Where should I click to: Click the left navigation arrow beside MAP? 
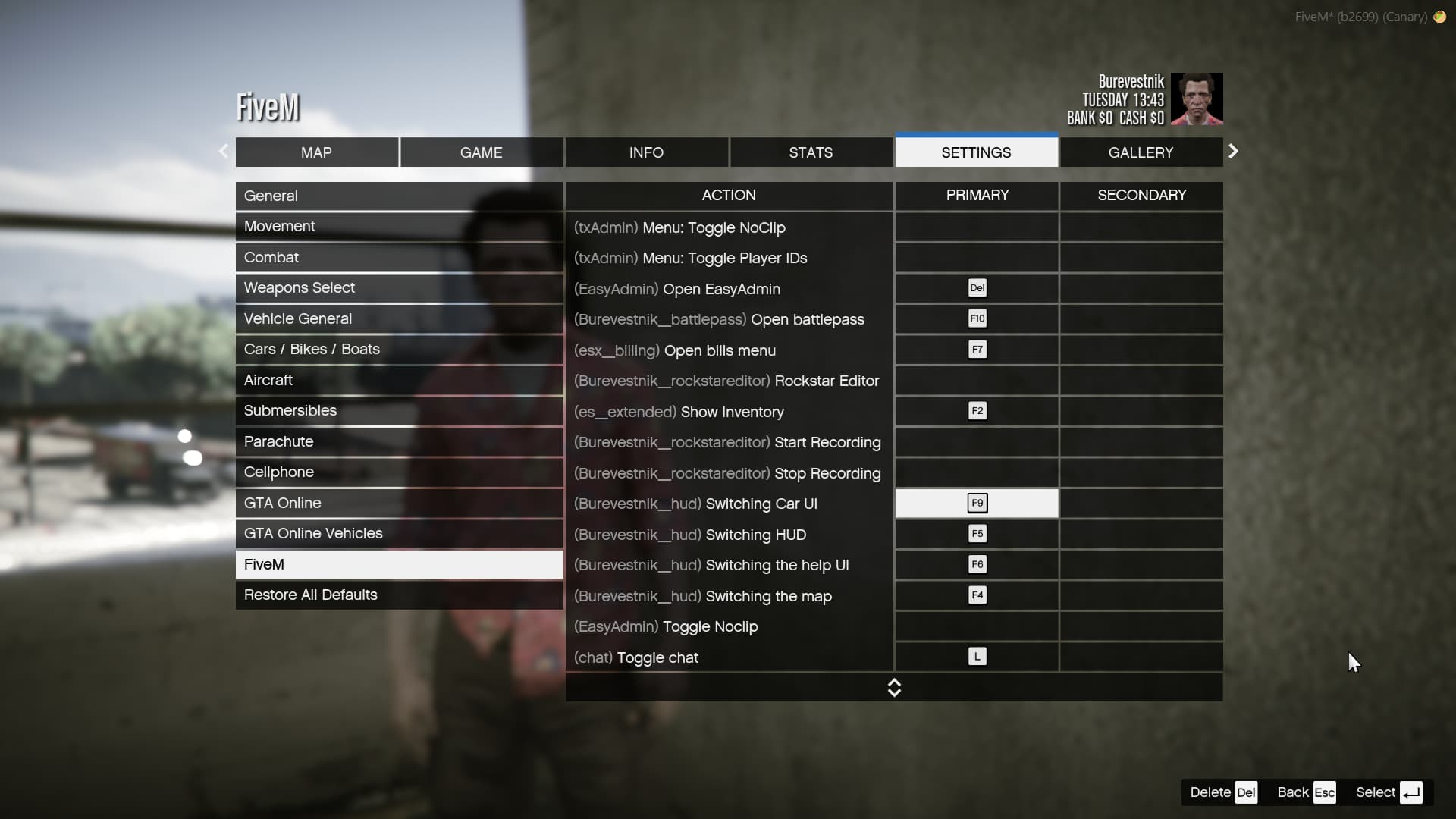coord(224,152)
